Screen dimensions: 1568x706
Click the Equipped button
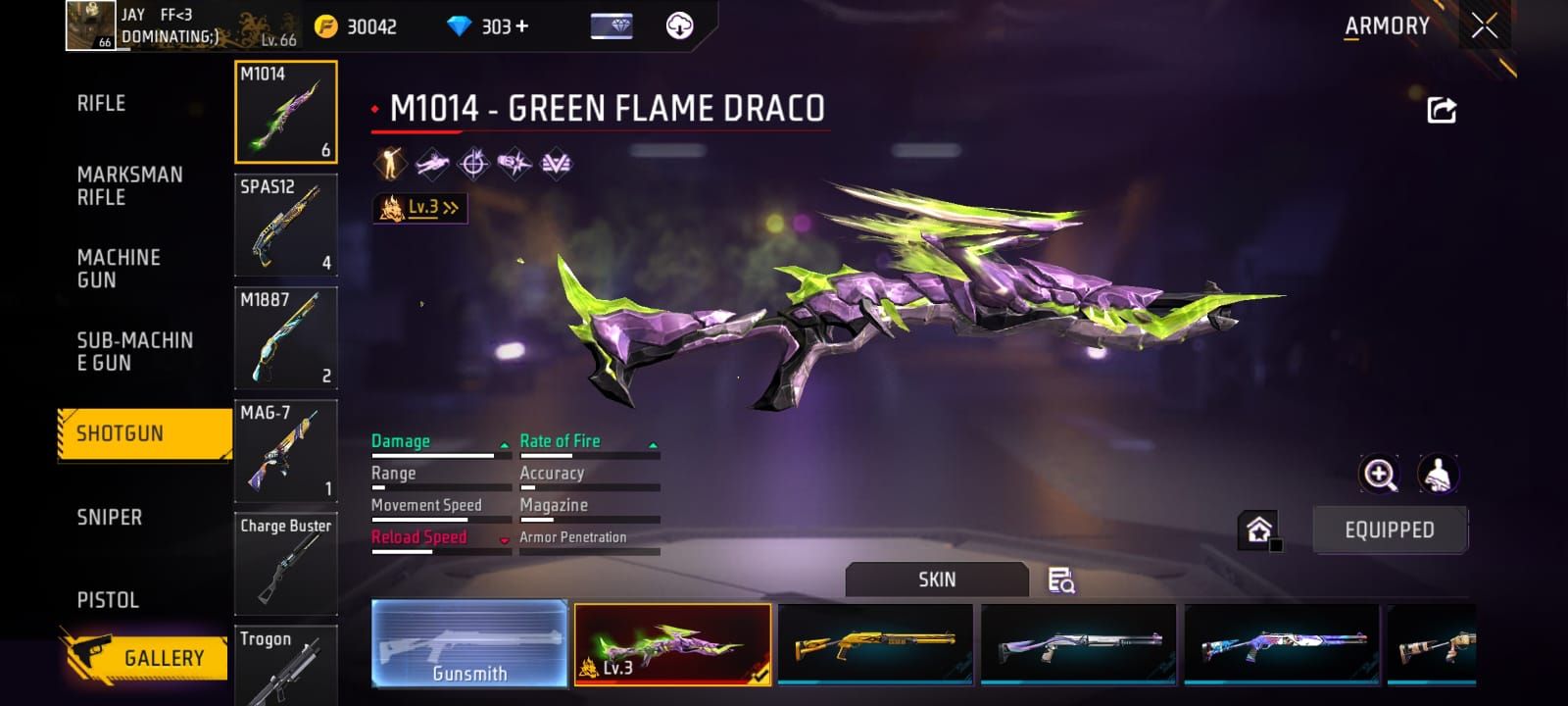(x=1389, y=530)
